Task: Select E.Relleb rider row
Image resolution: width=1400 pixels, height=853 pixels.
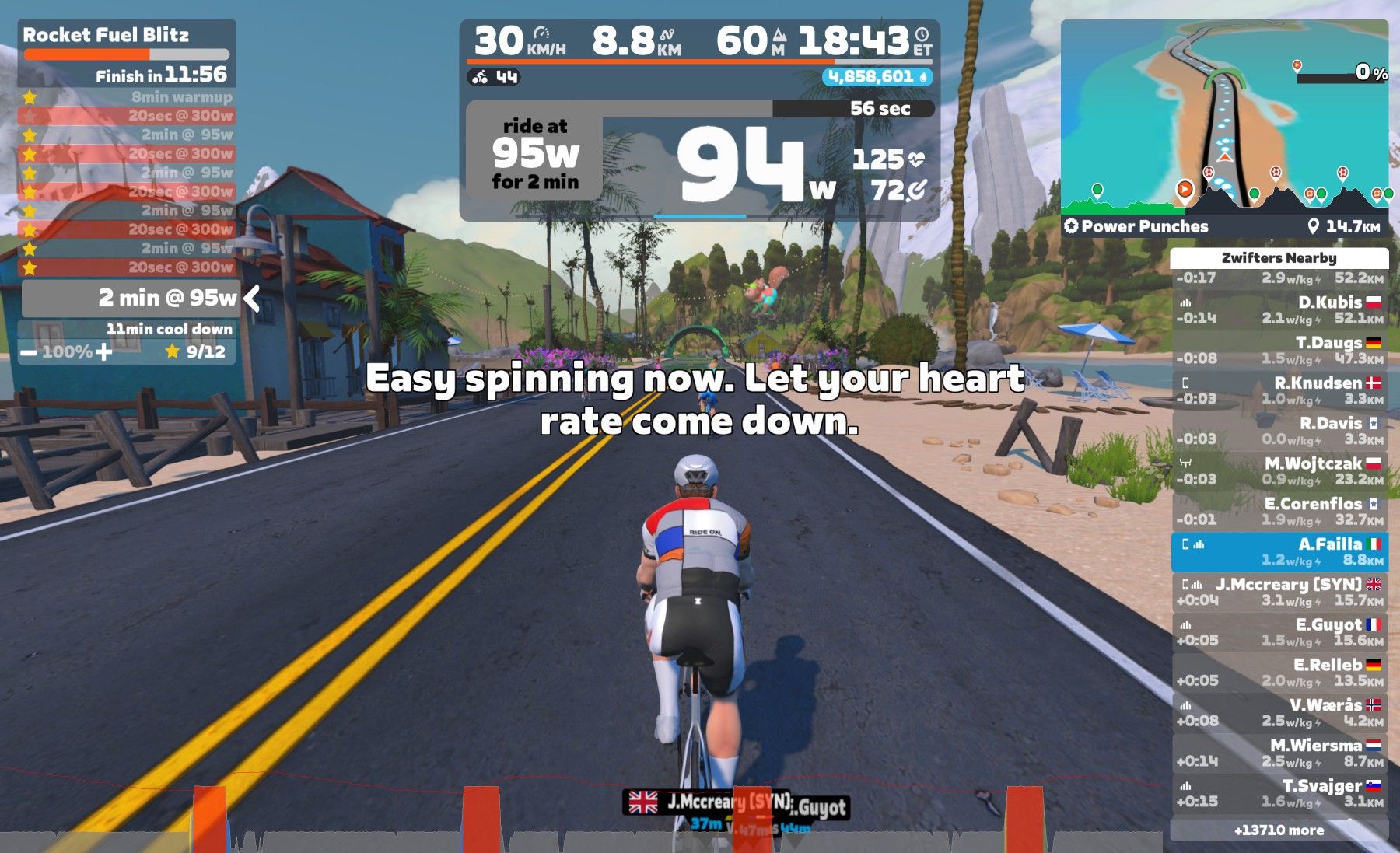Action: pyautogui.click(x=1279, y=673)
